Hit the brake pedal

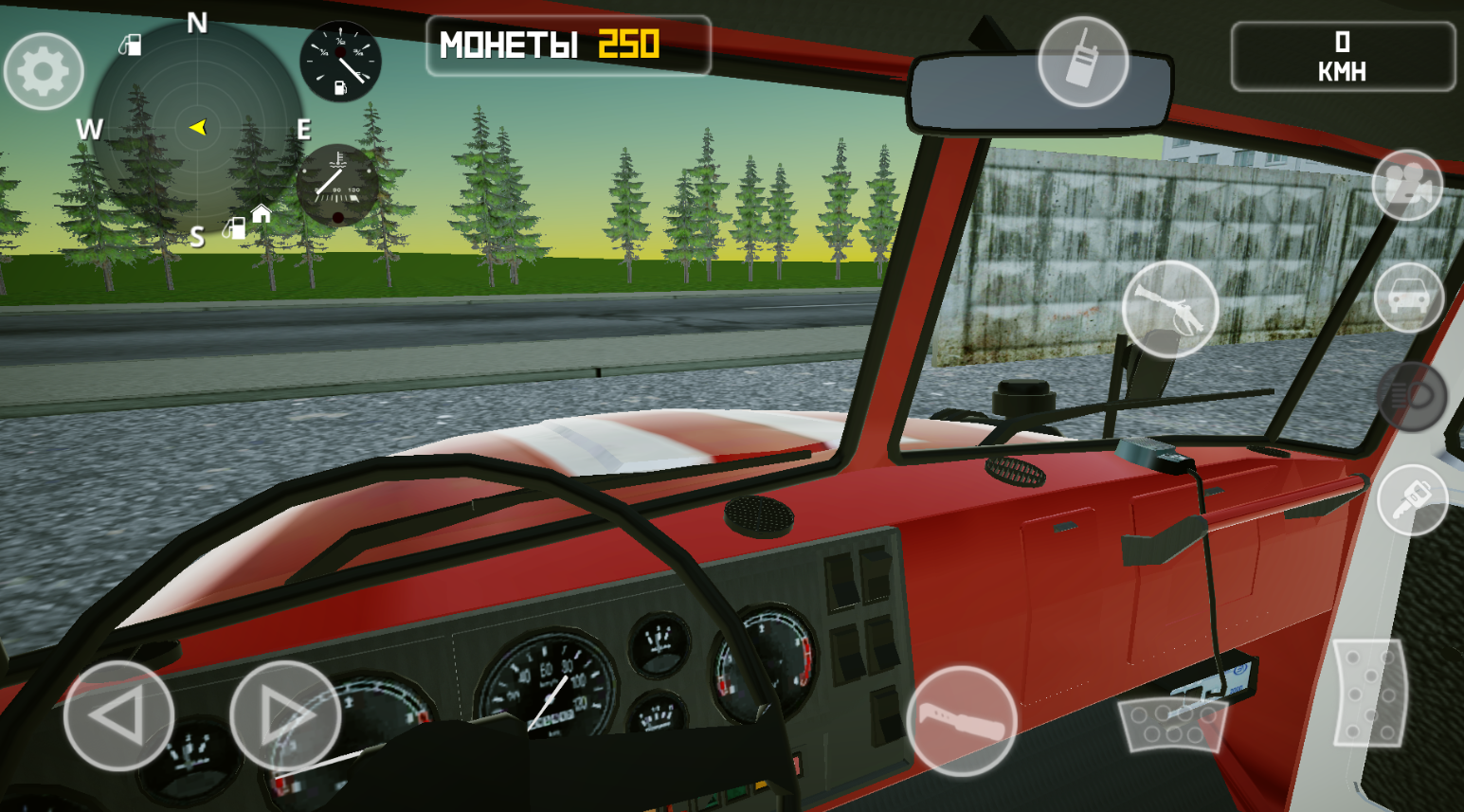coord(1172,725)
